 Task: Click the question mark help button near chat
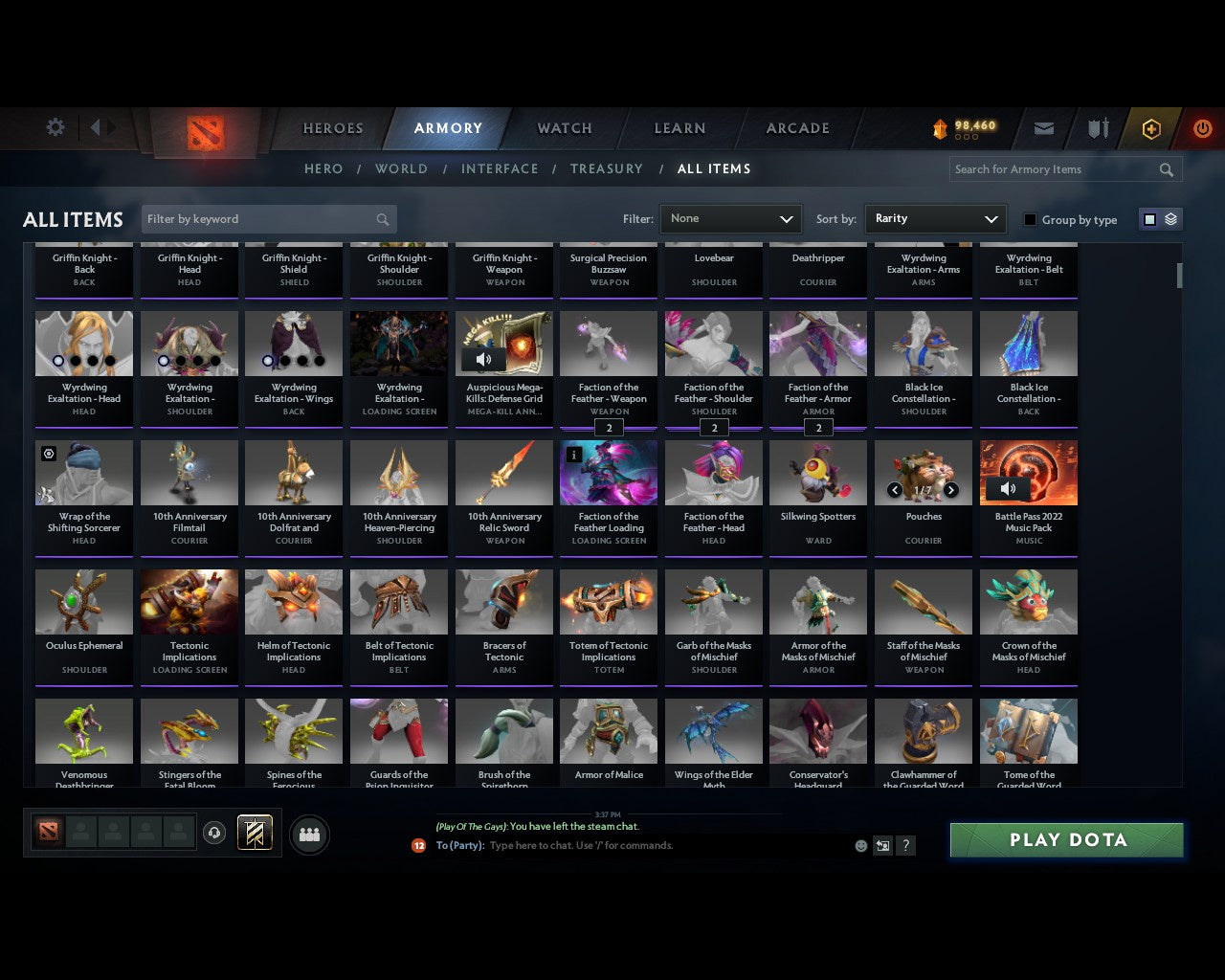click(x=905, y=845)
